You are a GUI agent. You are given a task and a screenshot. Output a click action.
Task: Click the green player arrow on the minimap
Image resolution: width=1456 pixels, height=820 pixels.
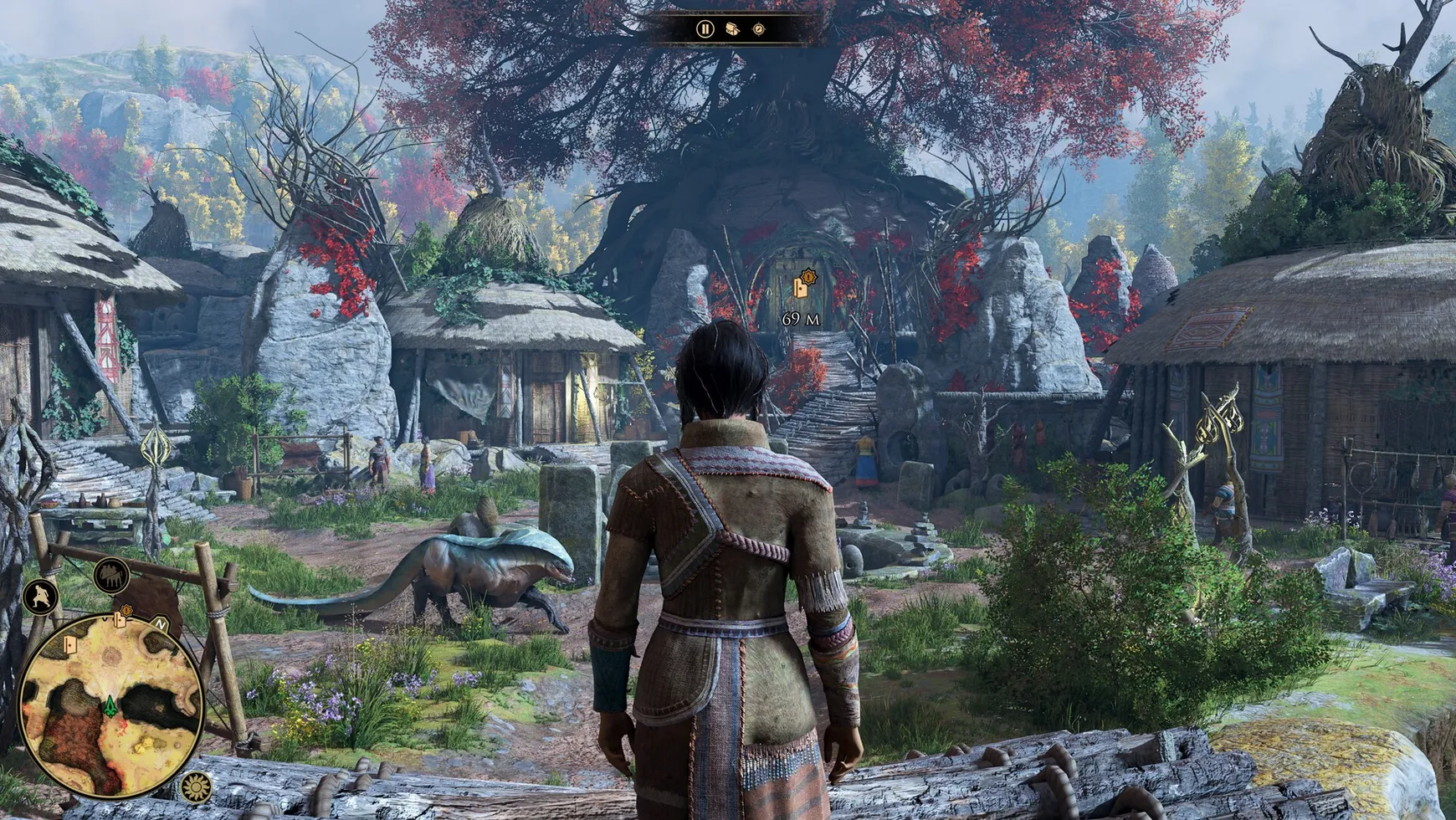click(x=110, y=705)
